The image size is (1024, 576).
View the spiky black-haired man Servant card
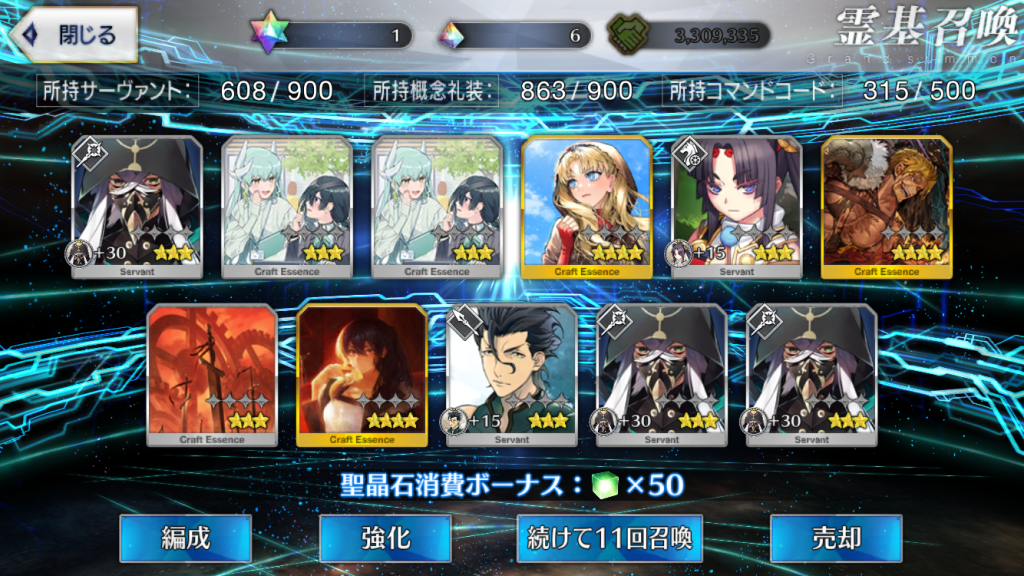pyautogui.click(x=512, y=374)
